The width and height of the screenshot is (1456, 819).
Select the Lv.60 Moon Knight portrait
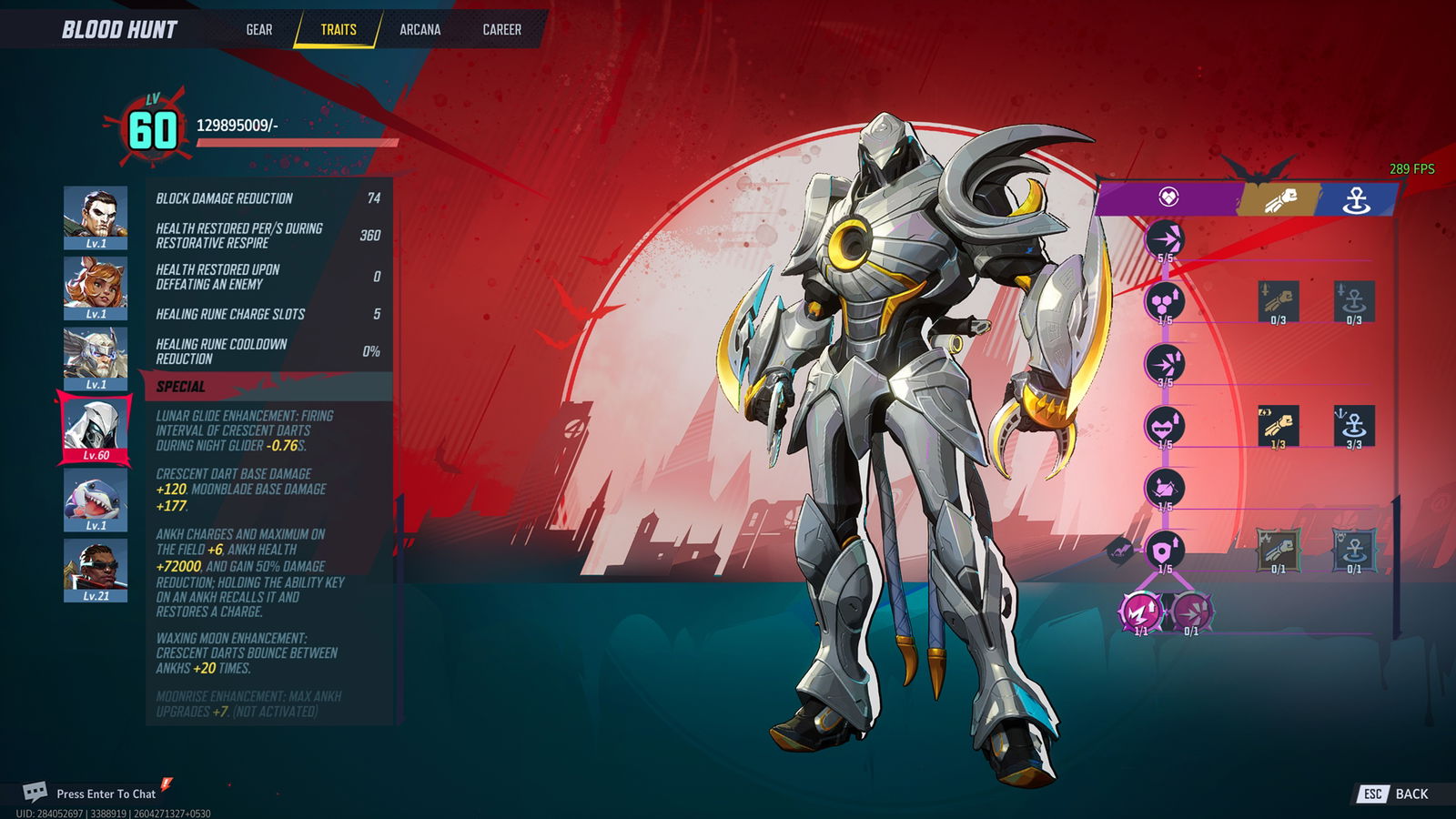[x=96, y=428]
